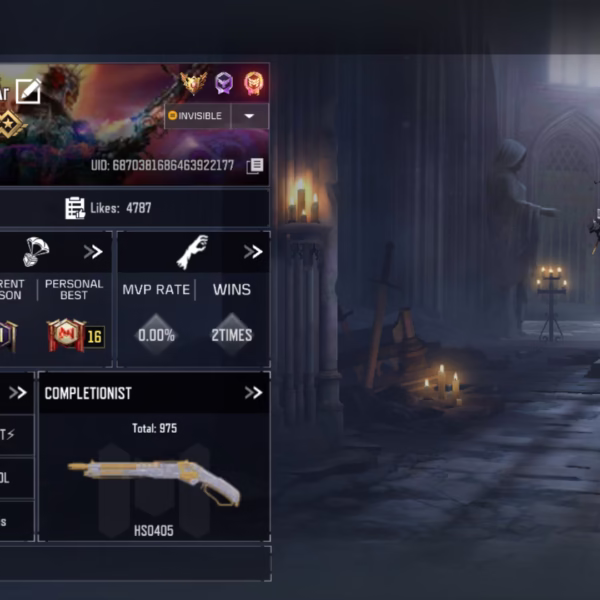600x600 pixels.
Task: Inspect the orange round medal badge
Action: [253, 83]
